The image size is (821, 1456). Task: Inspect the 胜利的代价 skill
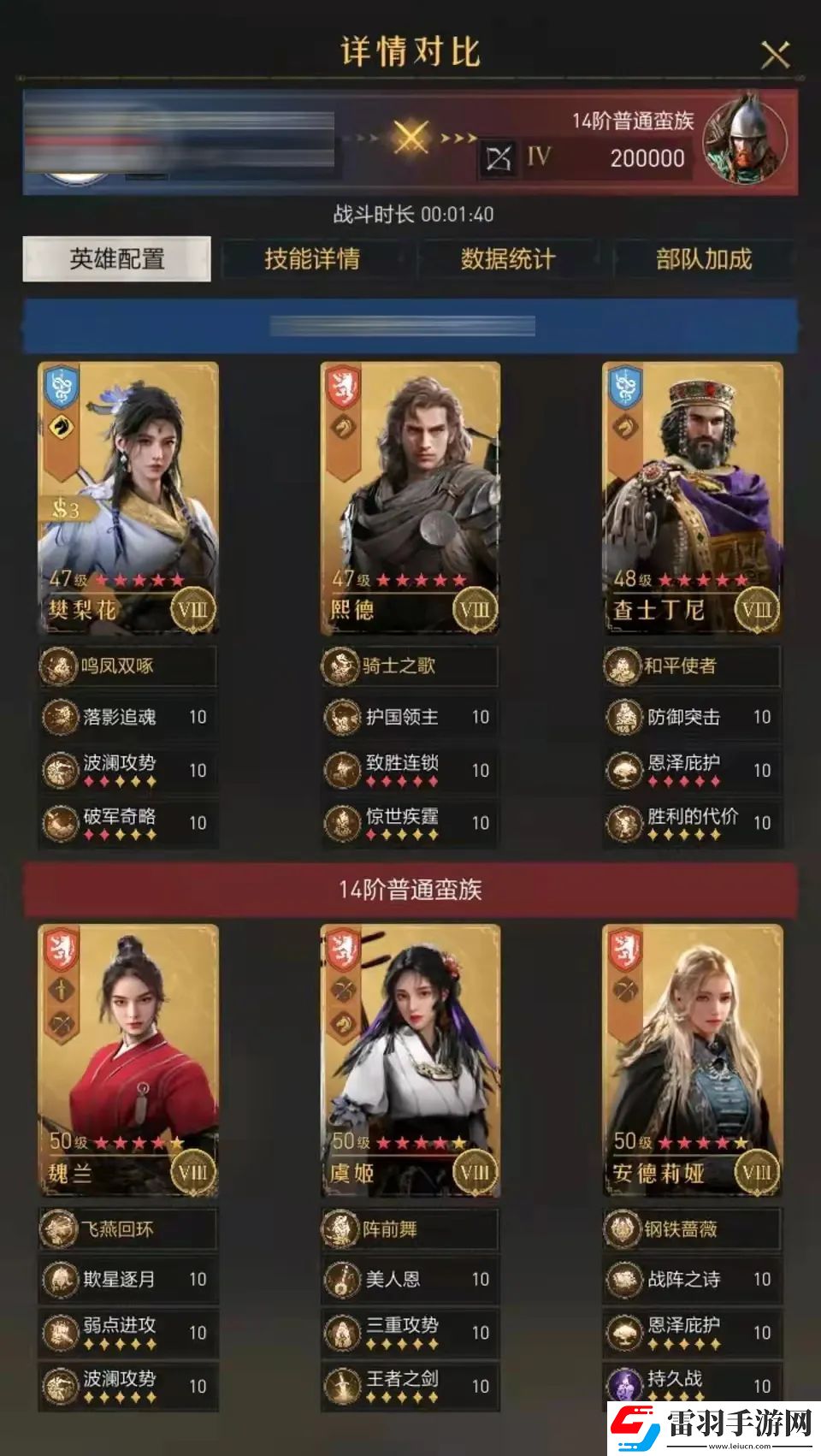pyautogui.click(x=693, y=822)
